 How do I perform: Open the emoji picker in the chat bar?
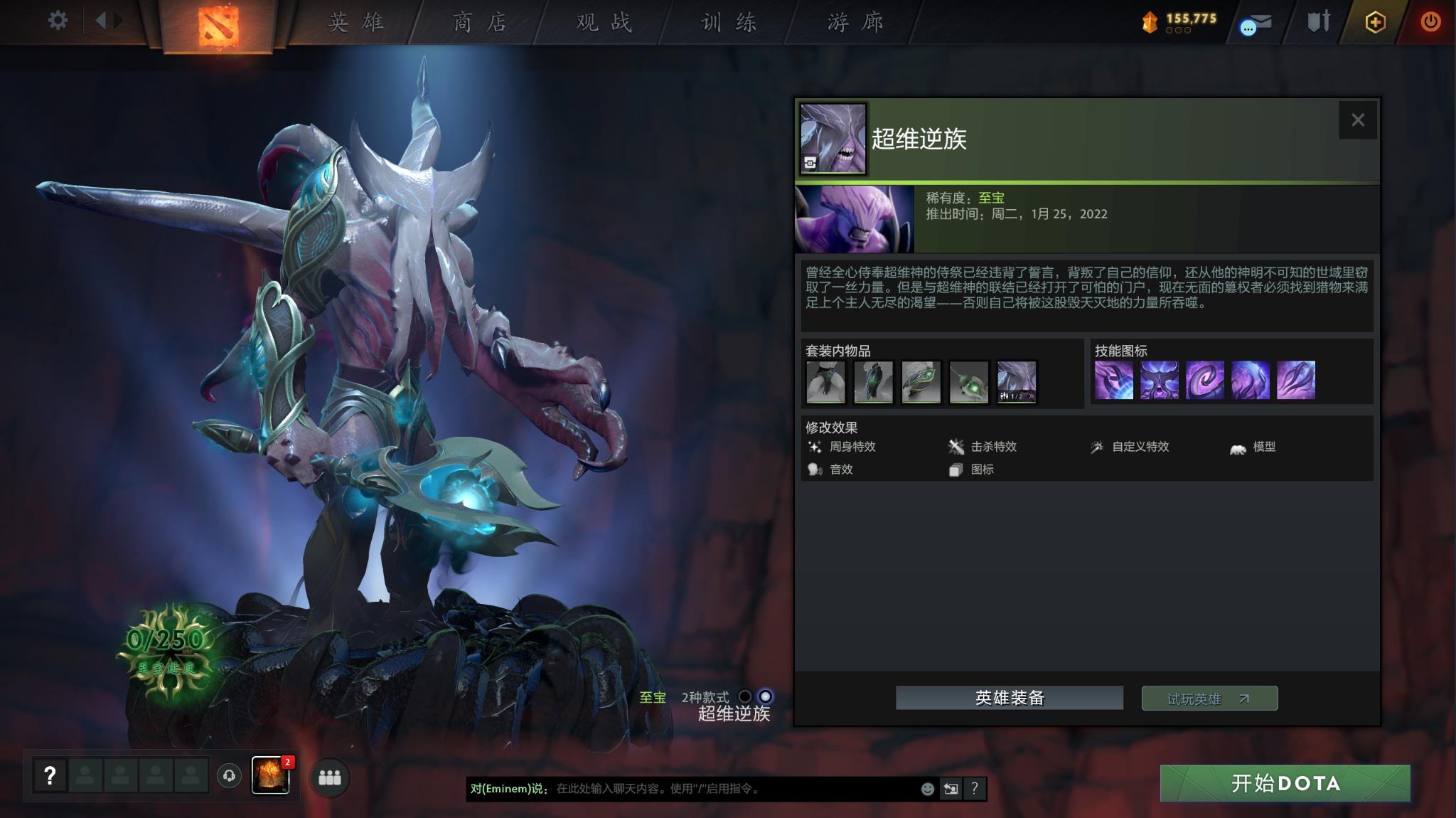pyautogui.click(x=929, y=787)
